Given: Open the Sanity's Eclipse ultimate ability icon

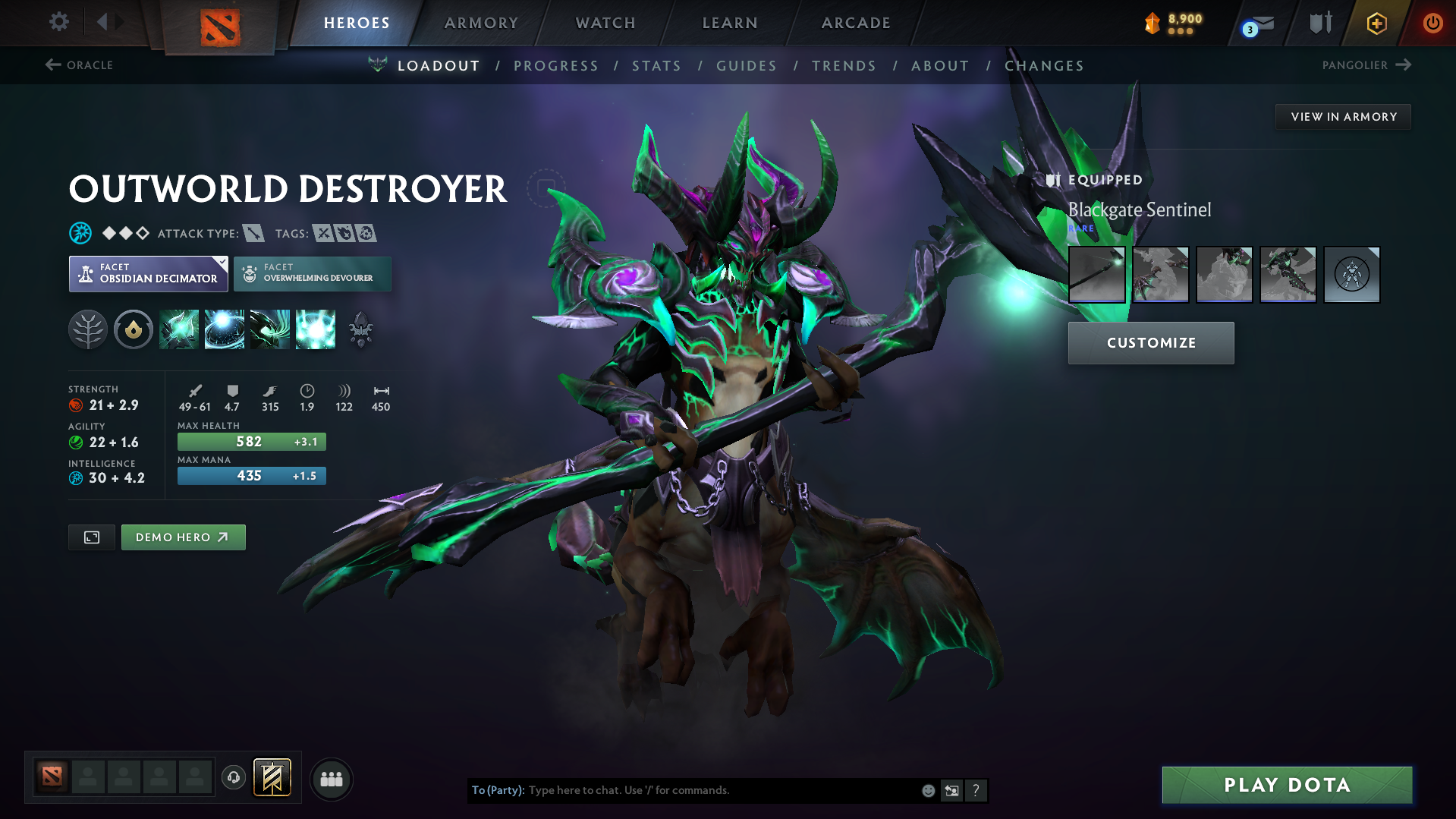Looking at the screenshot, I should [316, 329].
